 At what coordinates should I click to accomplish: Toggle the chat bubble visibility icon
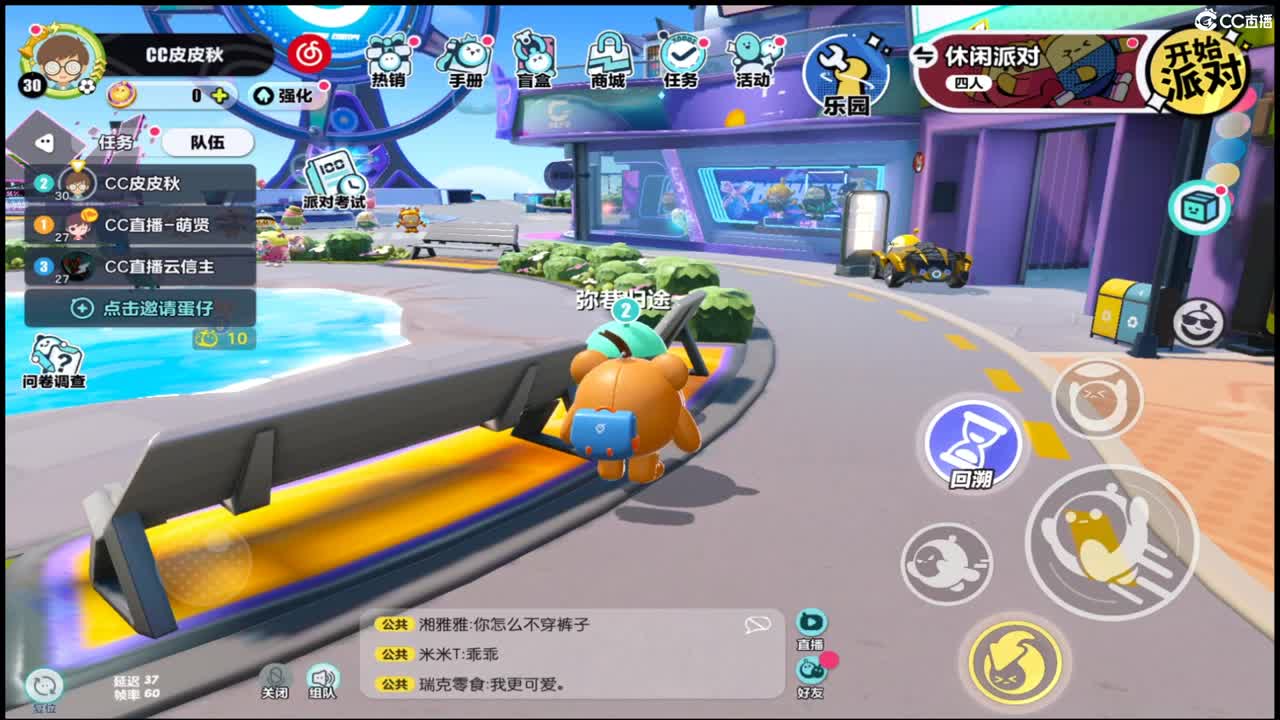click(x=757, y=623)
